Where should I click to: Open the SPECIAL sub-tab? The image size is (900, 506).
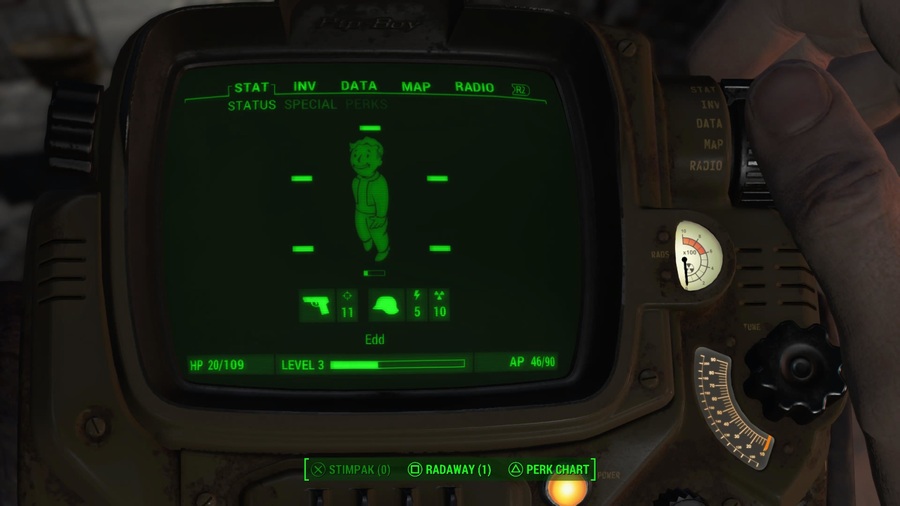click(310, 105)
